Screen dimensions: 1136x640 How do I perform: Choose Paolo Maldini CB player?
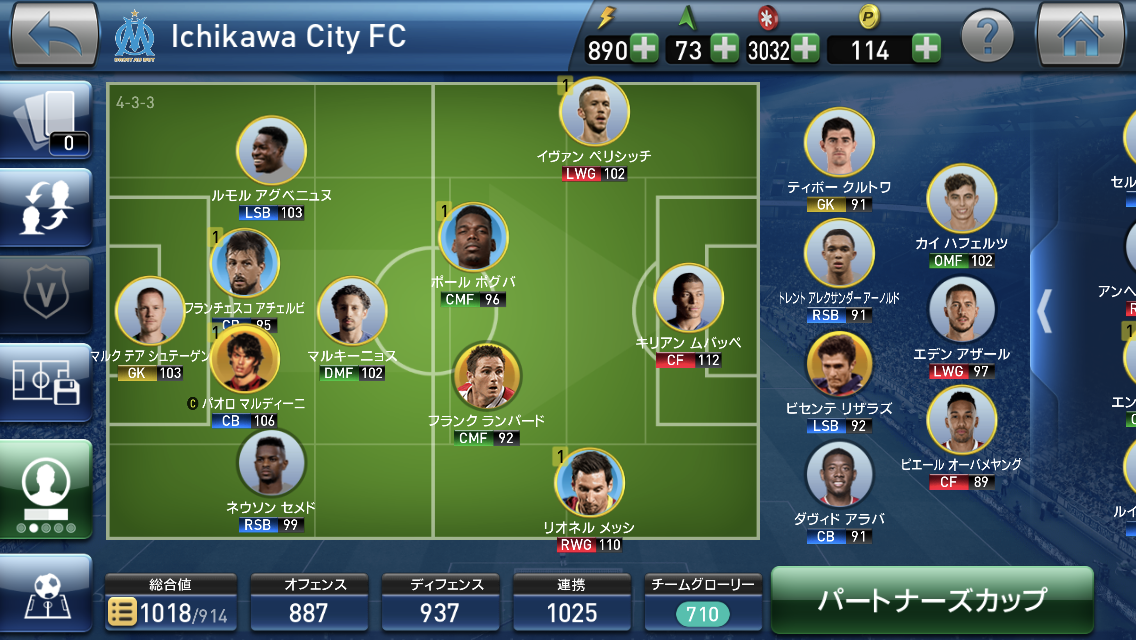245,359
